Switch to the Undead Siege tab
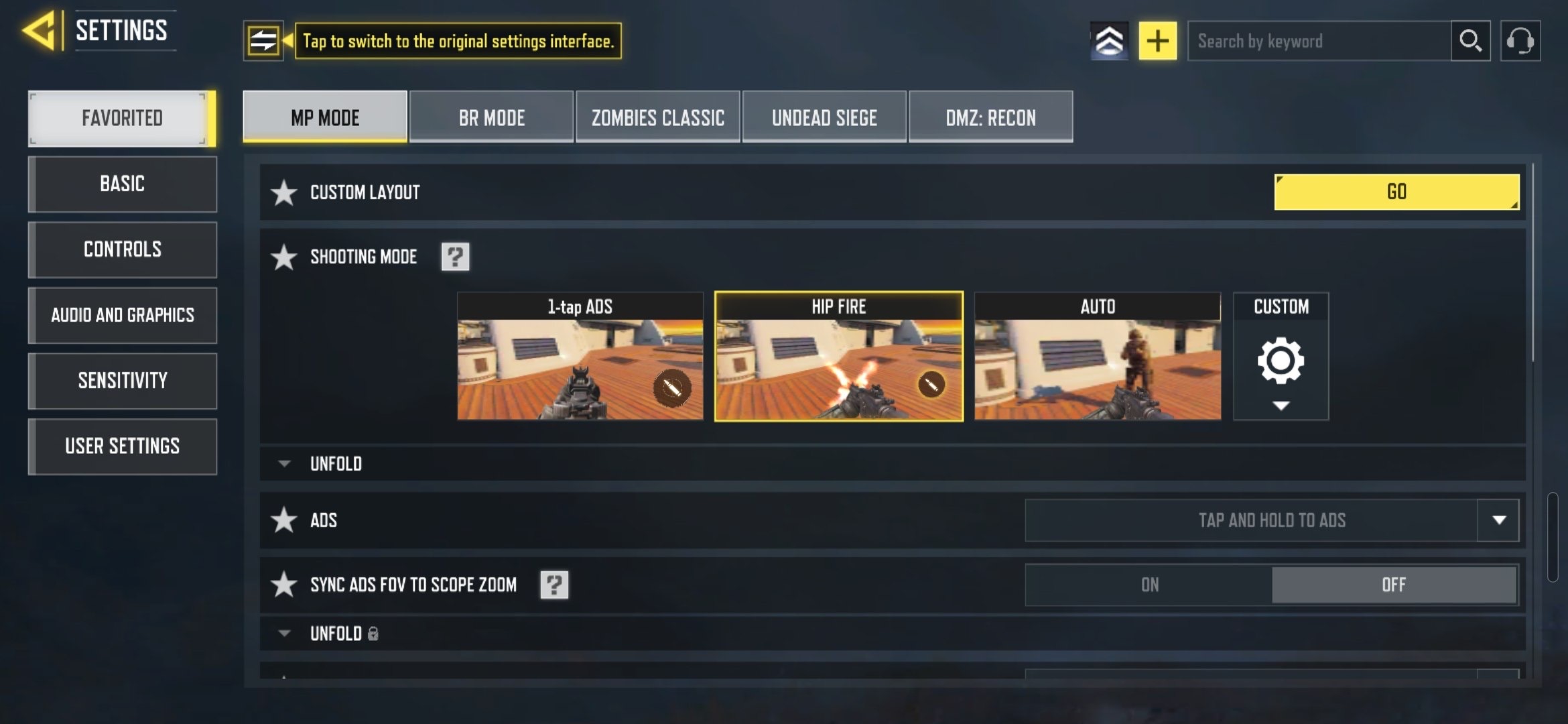1568x724 pixels. (x=824, y=117)
